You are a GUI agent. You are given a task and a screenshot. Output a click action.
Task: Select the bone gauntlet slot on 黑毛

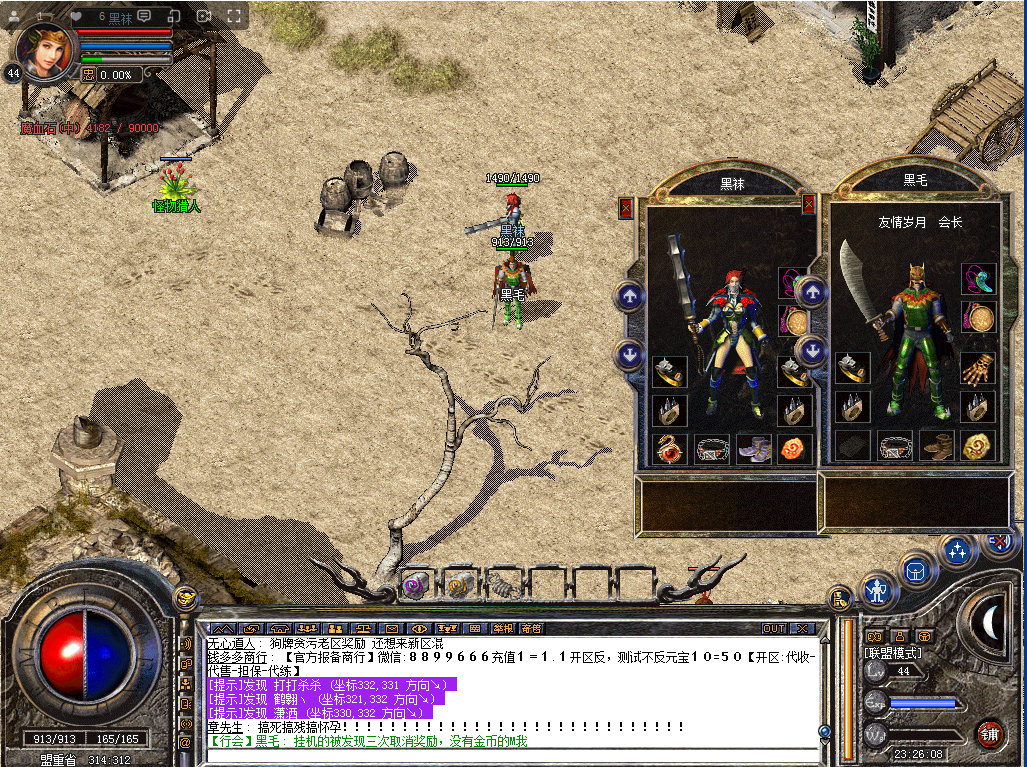pos(977,369)
